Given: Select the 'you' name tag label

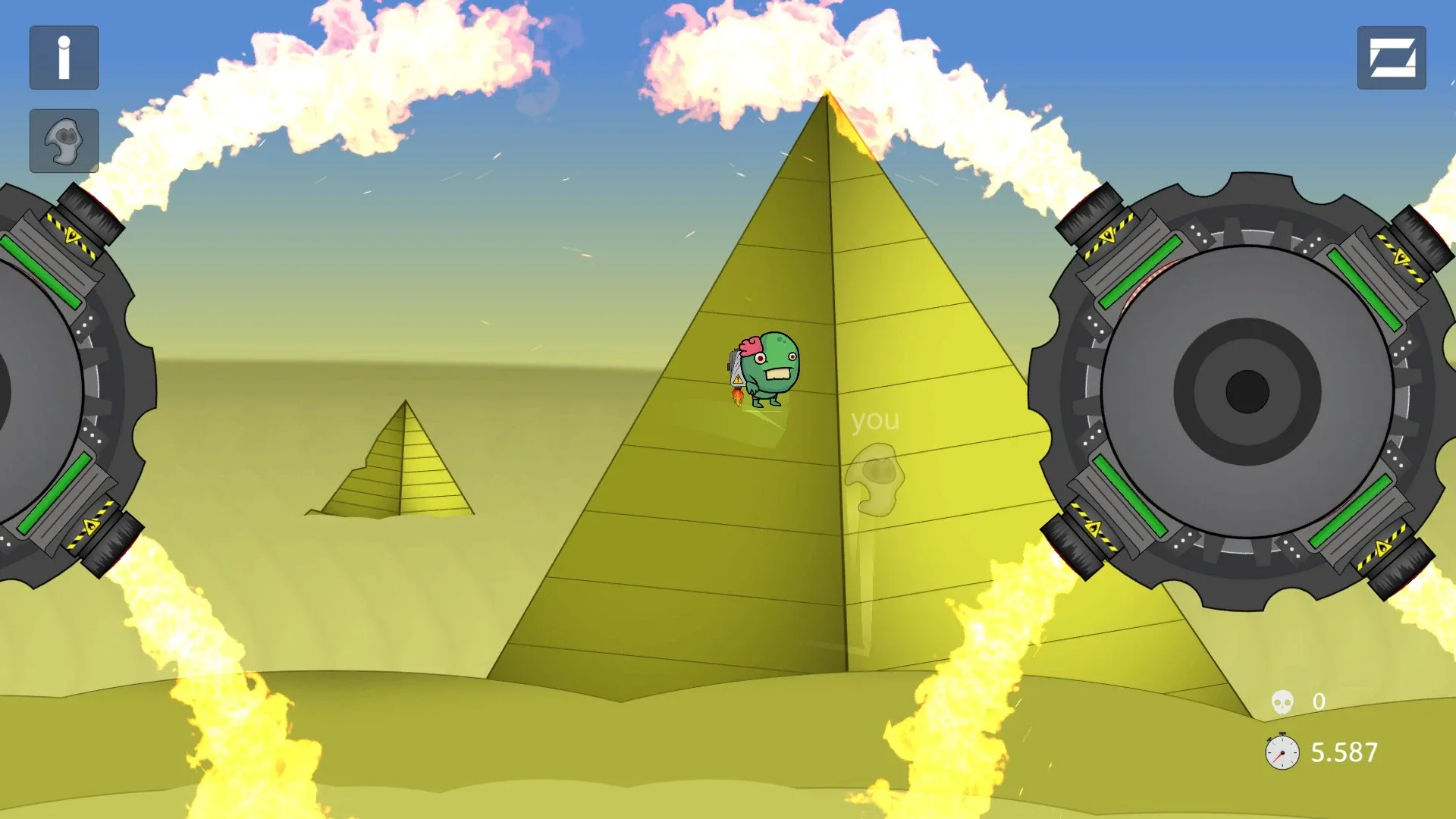Looking at the screenshot, I should (x=875, y=419).
